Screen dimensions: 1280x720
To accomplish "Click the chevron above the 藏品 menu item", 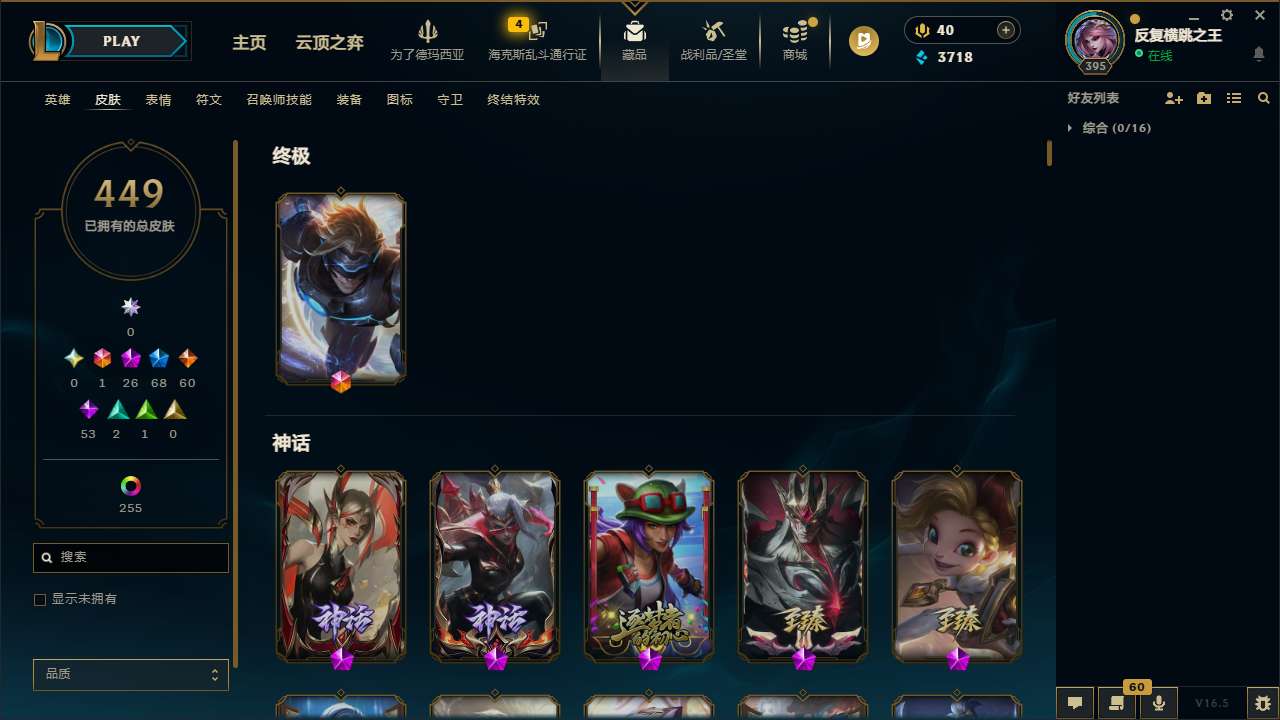I will (634, 6).
